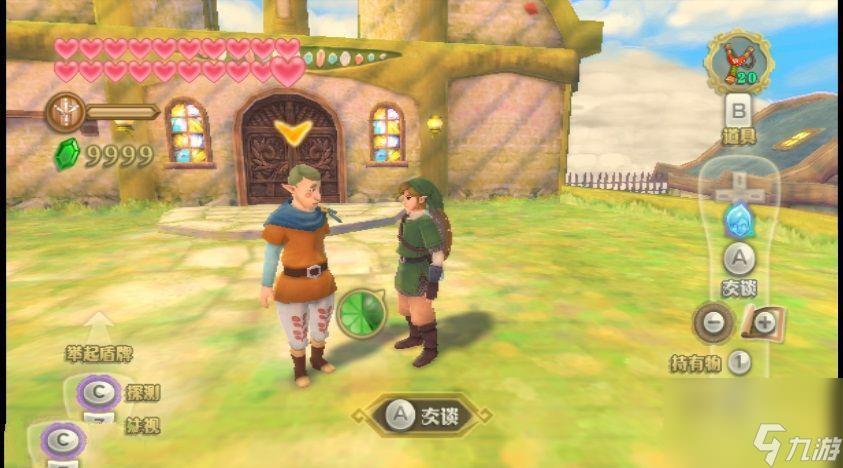Image resolution: width=843 pixels, height=468 pixels.
Task: Select the slingshot item icon
Action: tap(738, 60)
